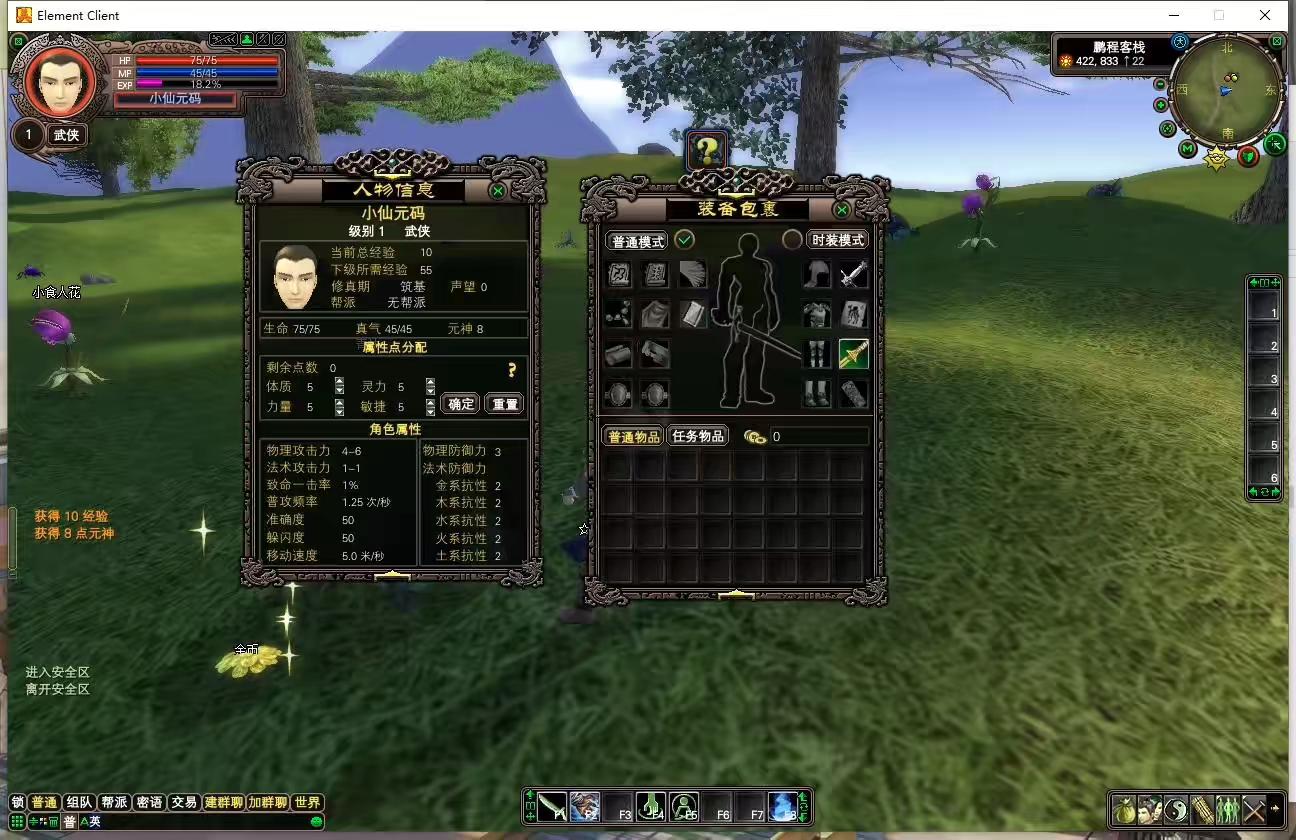Viewport: 1296px width, 840px height.
Task: Click the question mark above the character
Action: coord(708,151)
